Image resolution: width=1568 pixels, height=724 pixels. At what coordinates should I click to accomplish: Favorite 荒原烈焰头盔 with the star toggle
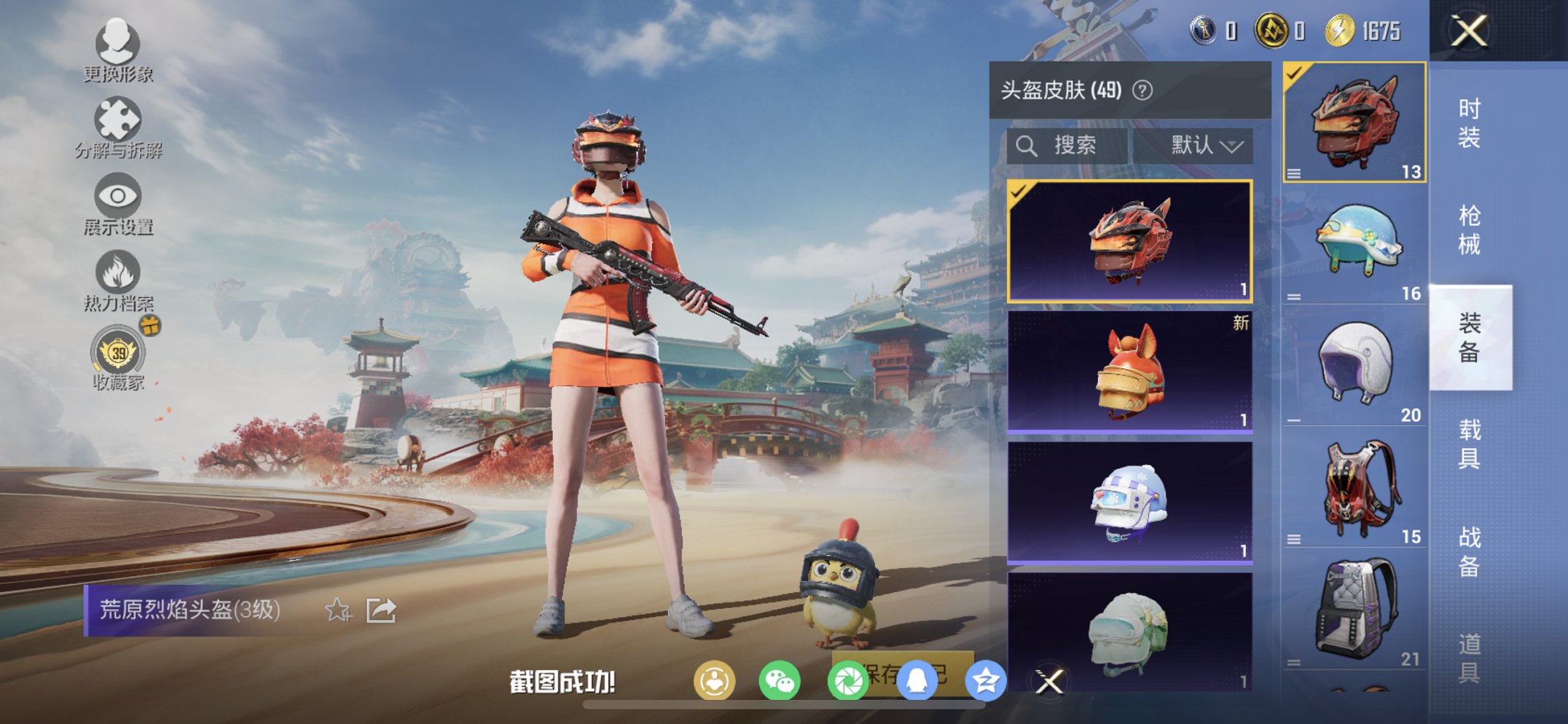click(337, 611)
